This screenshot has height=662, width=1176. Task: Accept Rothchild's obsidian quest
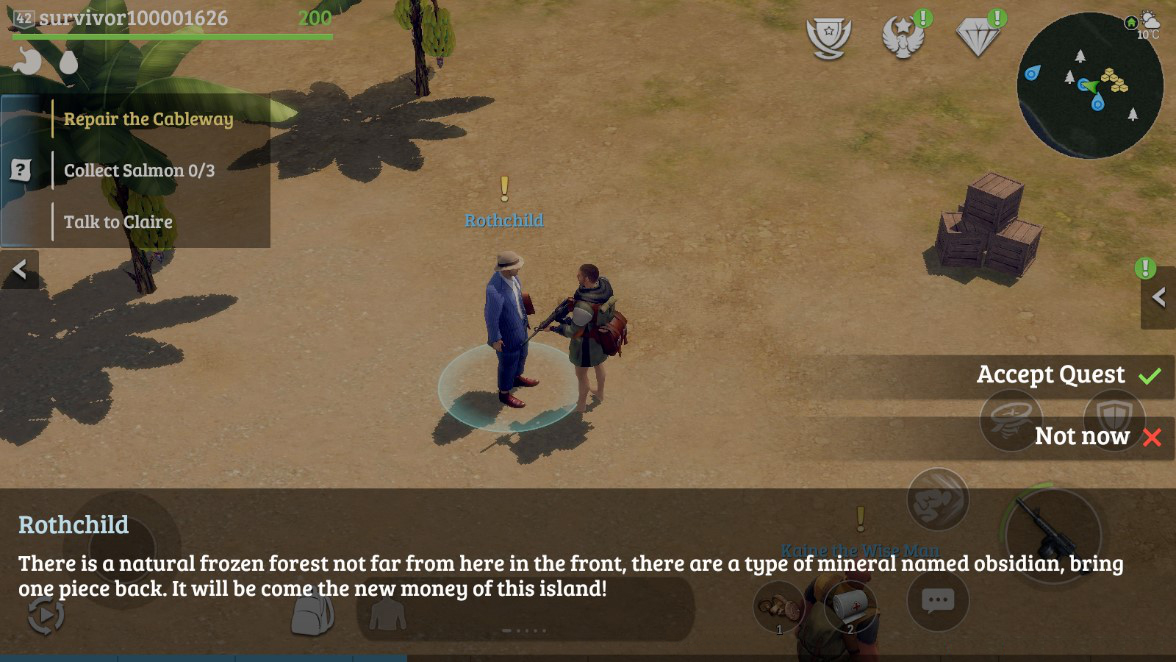pyautogui.click(x=1067, y=376)
